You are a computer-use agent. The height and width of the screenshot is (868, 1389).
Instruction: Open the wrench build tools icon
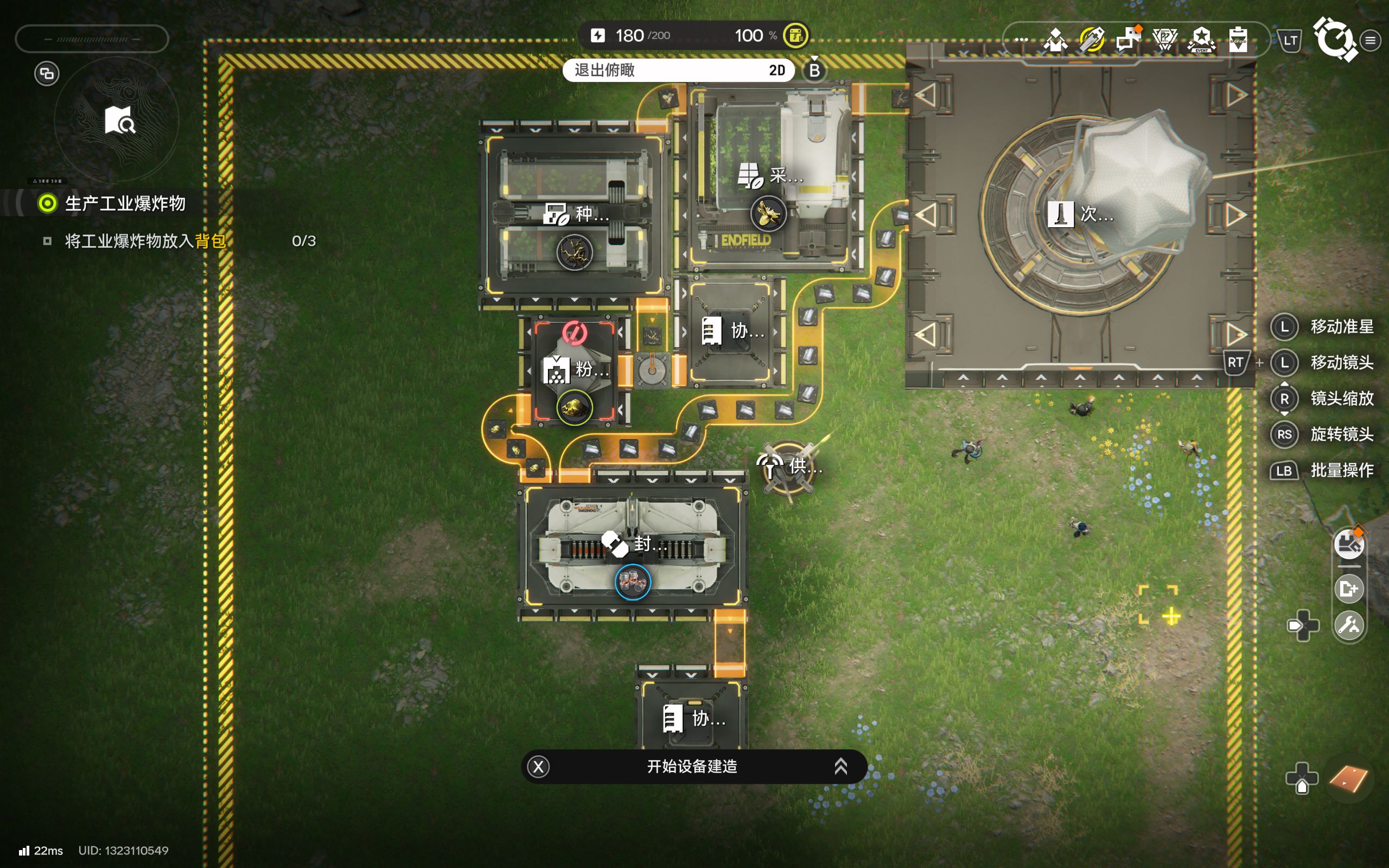1348,624
